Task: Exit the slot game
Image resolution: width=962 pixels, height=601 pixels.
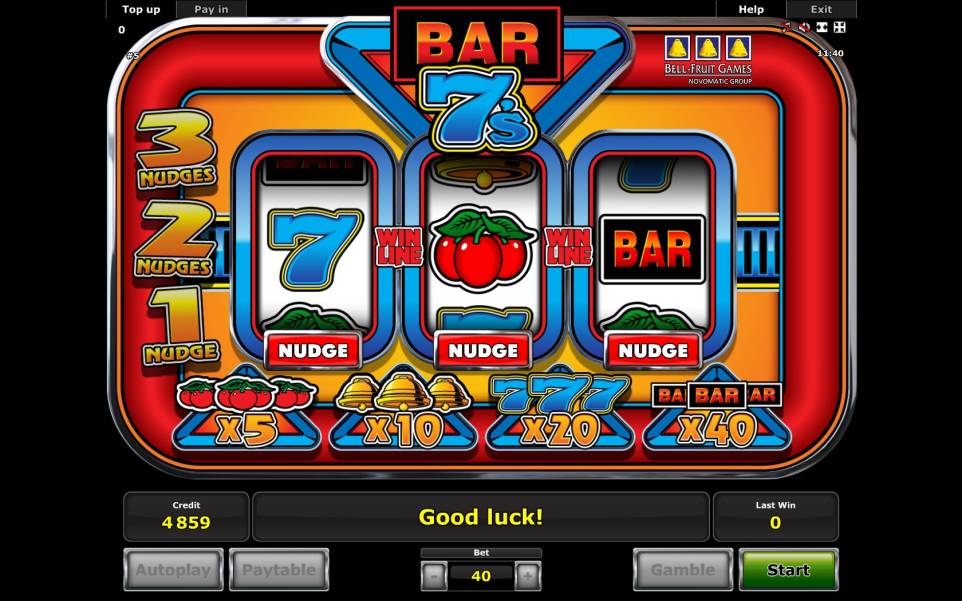Action: [x=821, y=9]
